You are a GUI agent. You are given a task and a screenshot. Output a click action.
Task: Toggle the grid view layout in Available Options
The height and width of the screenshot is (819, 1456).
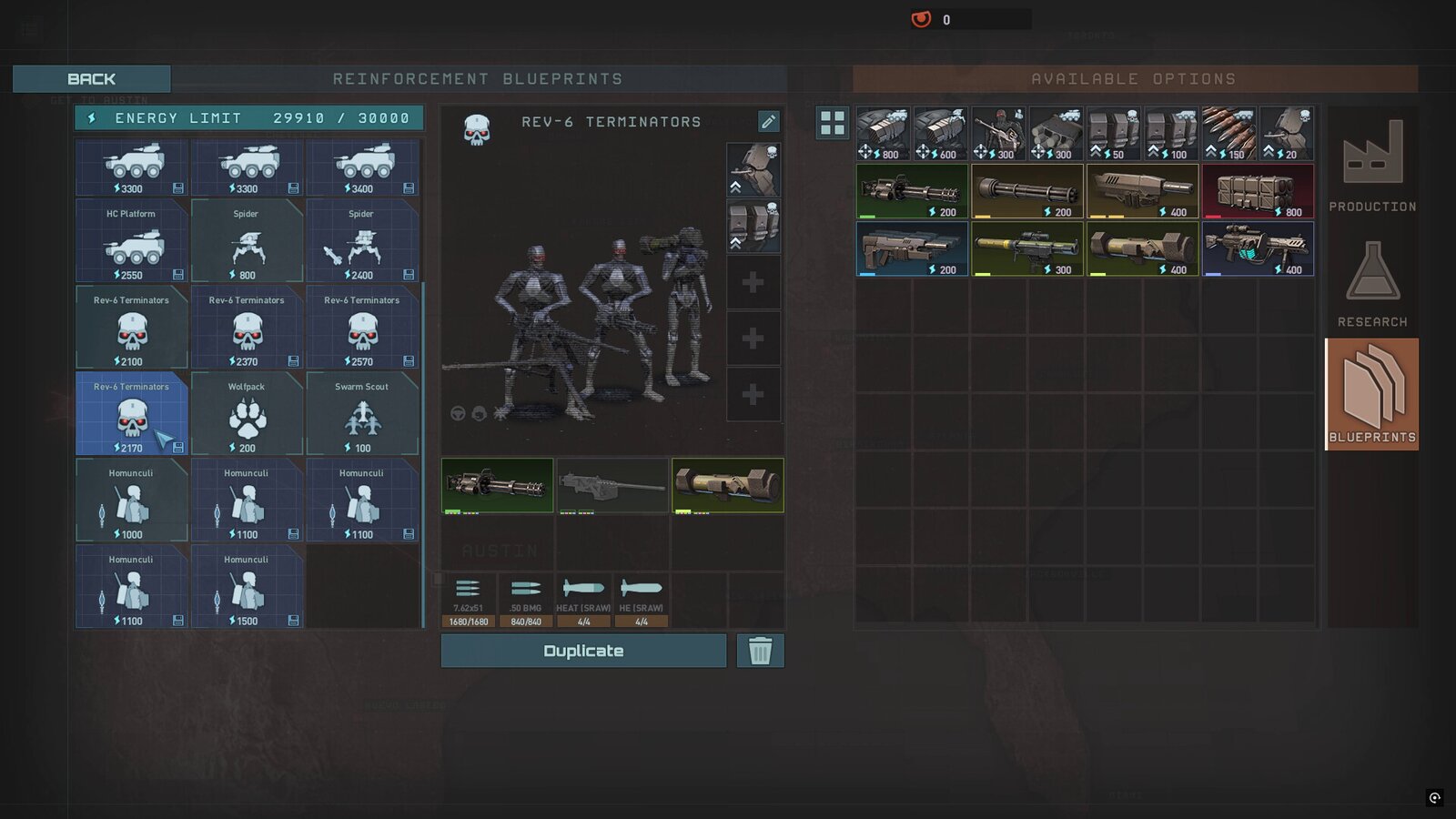pyautogui.click(x=832, y=124)
